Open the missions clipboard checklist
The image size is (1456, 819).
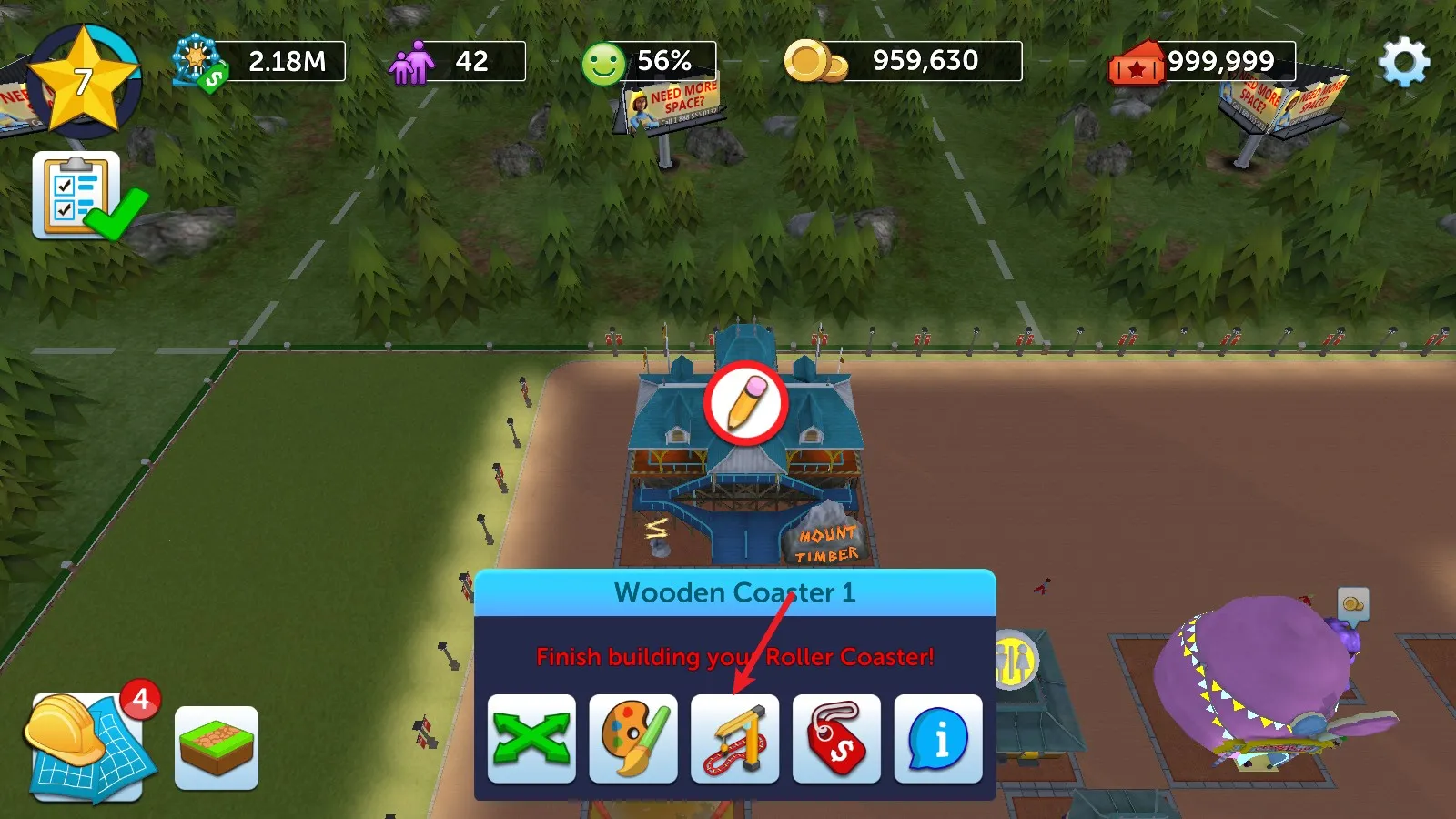click(x=78, y=195)
